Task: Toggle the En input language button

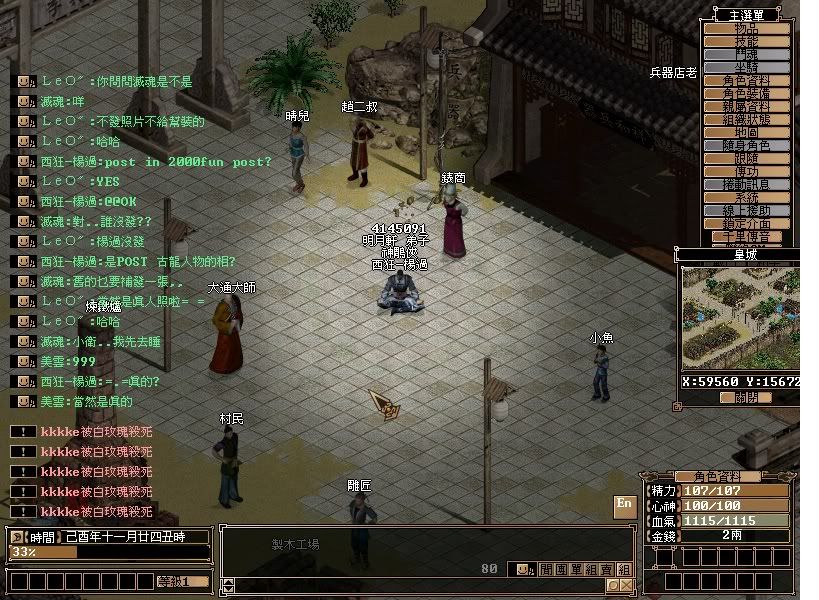Action: point(624,504)
